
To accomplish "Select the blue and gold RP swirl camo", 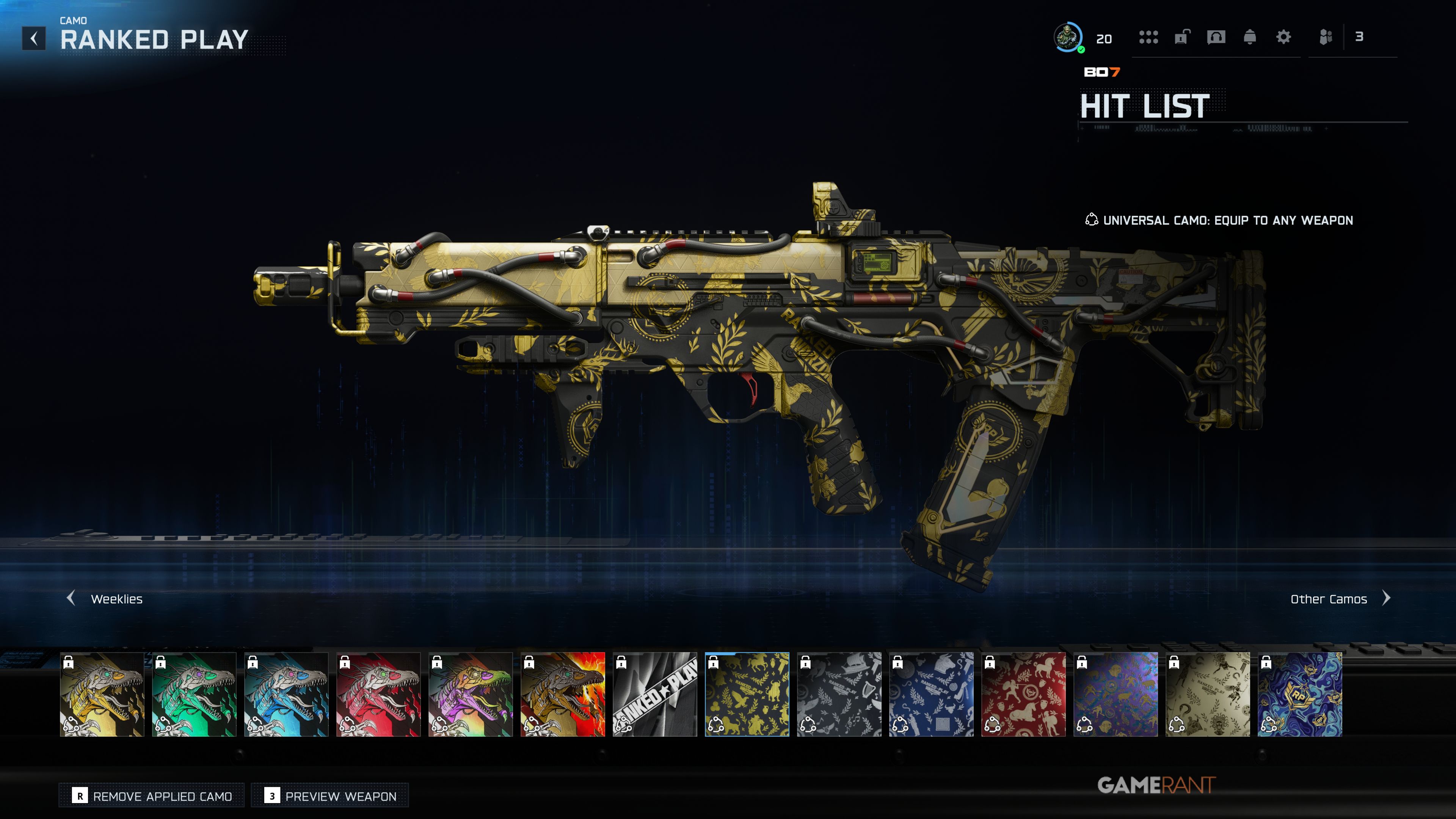I will 1299,694.
